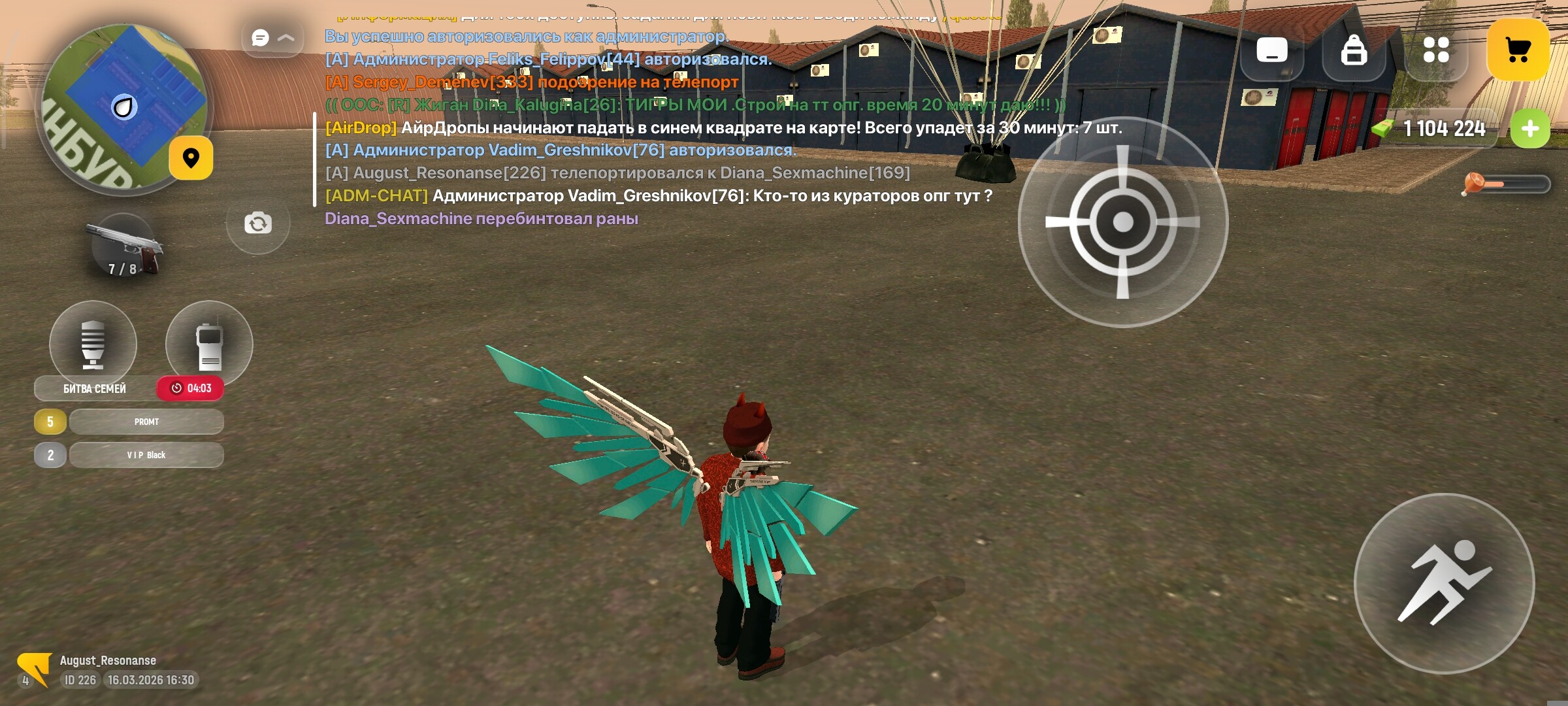Open the chat message icon
The height and width of the screenshot is (706, 1568).
tap(260, 38)
